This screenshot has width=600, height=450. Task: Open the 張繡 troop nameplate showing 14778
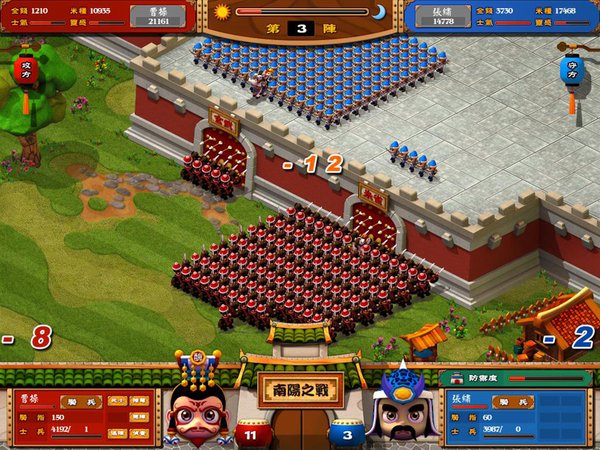442,13
